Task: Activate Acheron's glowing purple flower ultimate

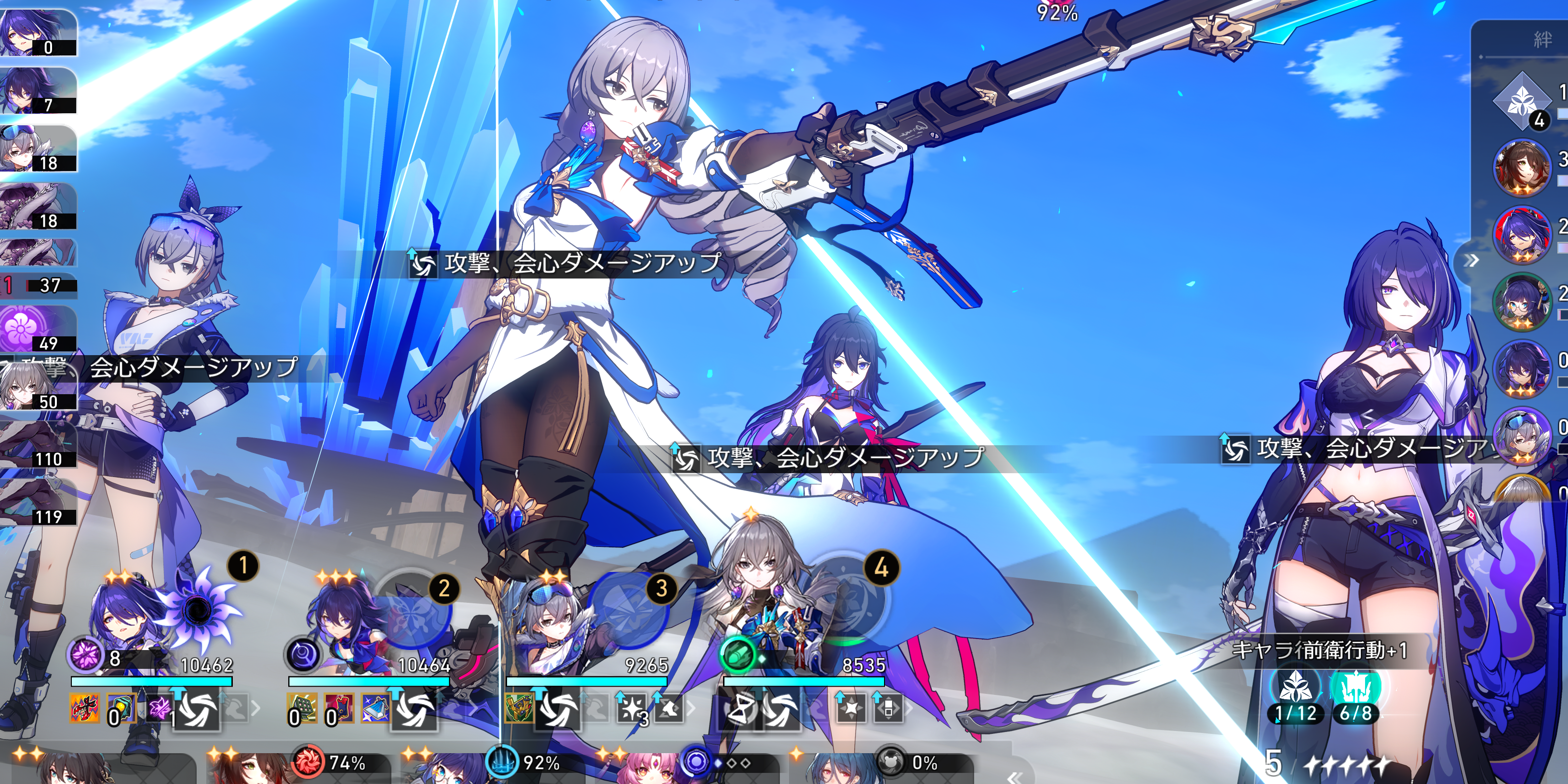Action: [x=198, y=608]
